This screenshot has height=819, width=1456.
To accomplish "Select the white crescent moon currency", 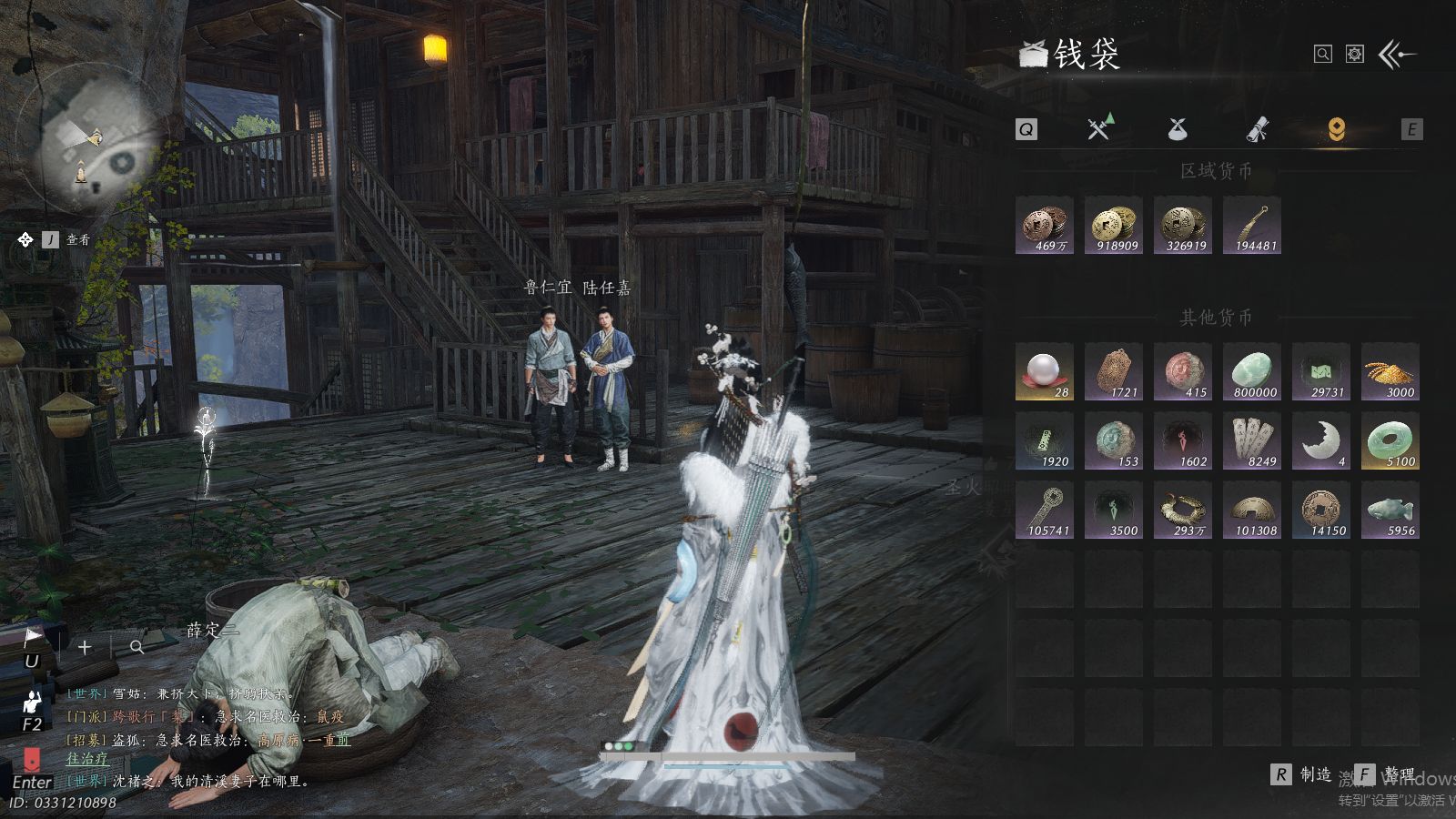I will tap(1321, 440).
